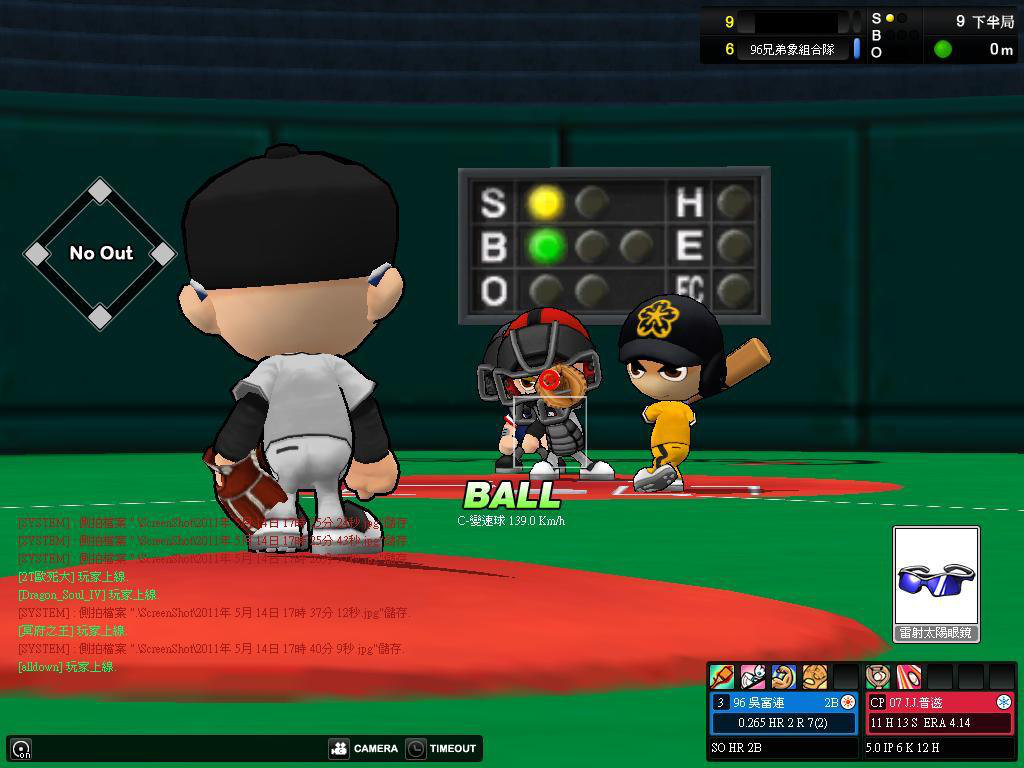Select the laser sunglasses item card
1024x768 pixels.
click(936, 578)
